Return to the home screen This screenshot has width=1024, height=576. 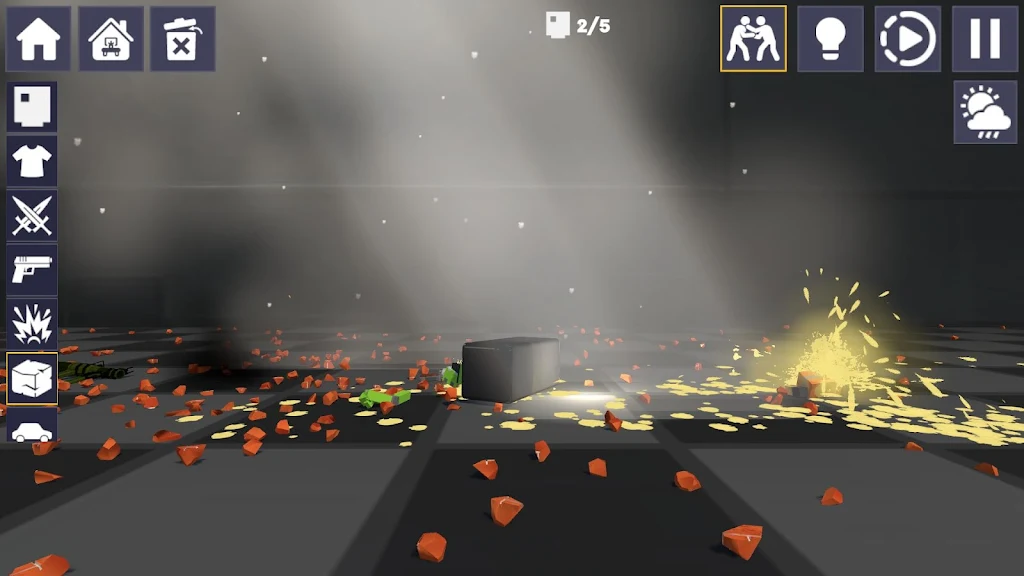point(38,39)
